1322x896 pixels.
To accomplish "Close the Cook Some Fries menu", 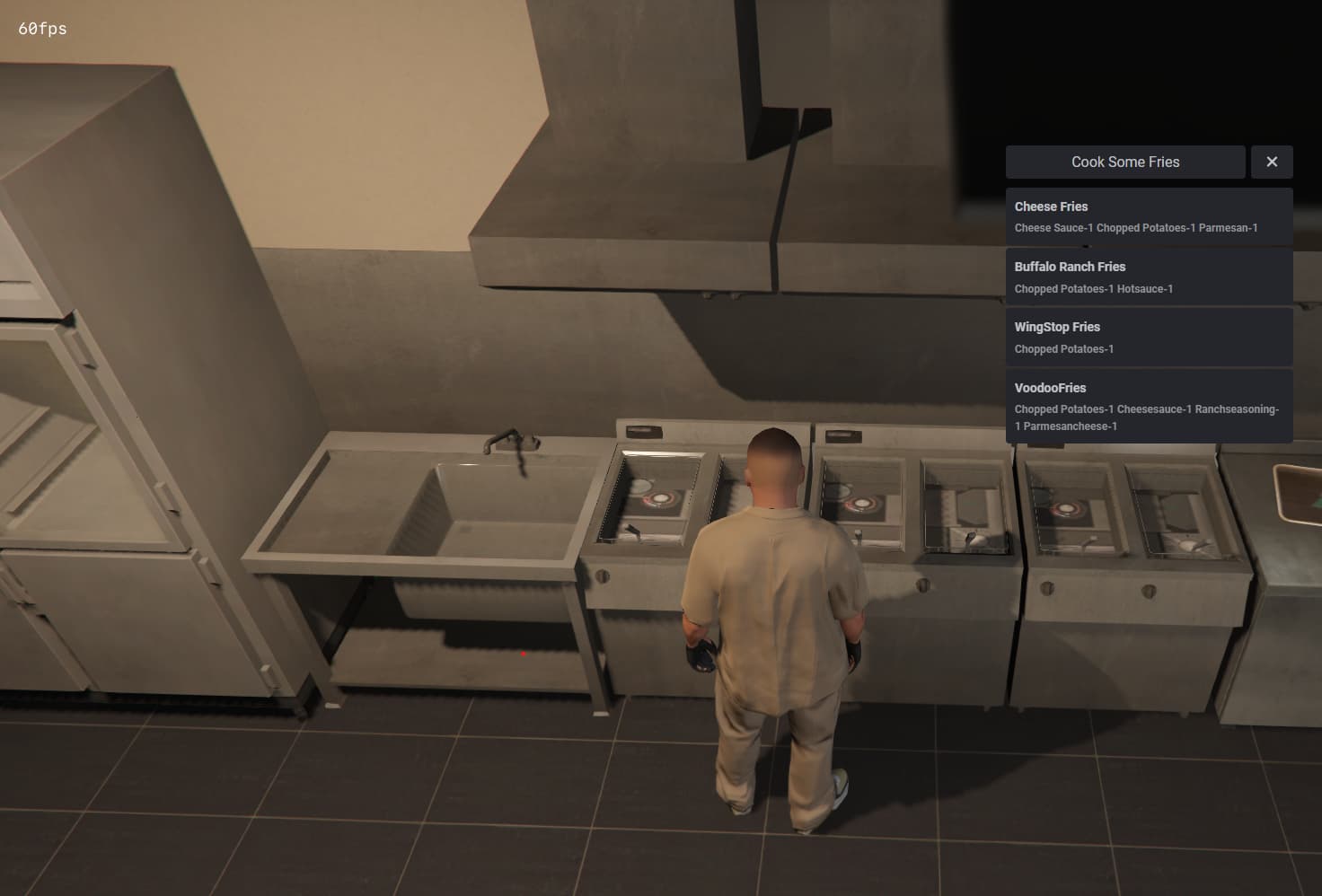I will point(1272,162).
